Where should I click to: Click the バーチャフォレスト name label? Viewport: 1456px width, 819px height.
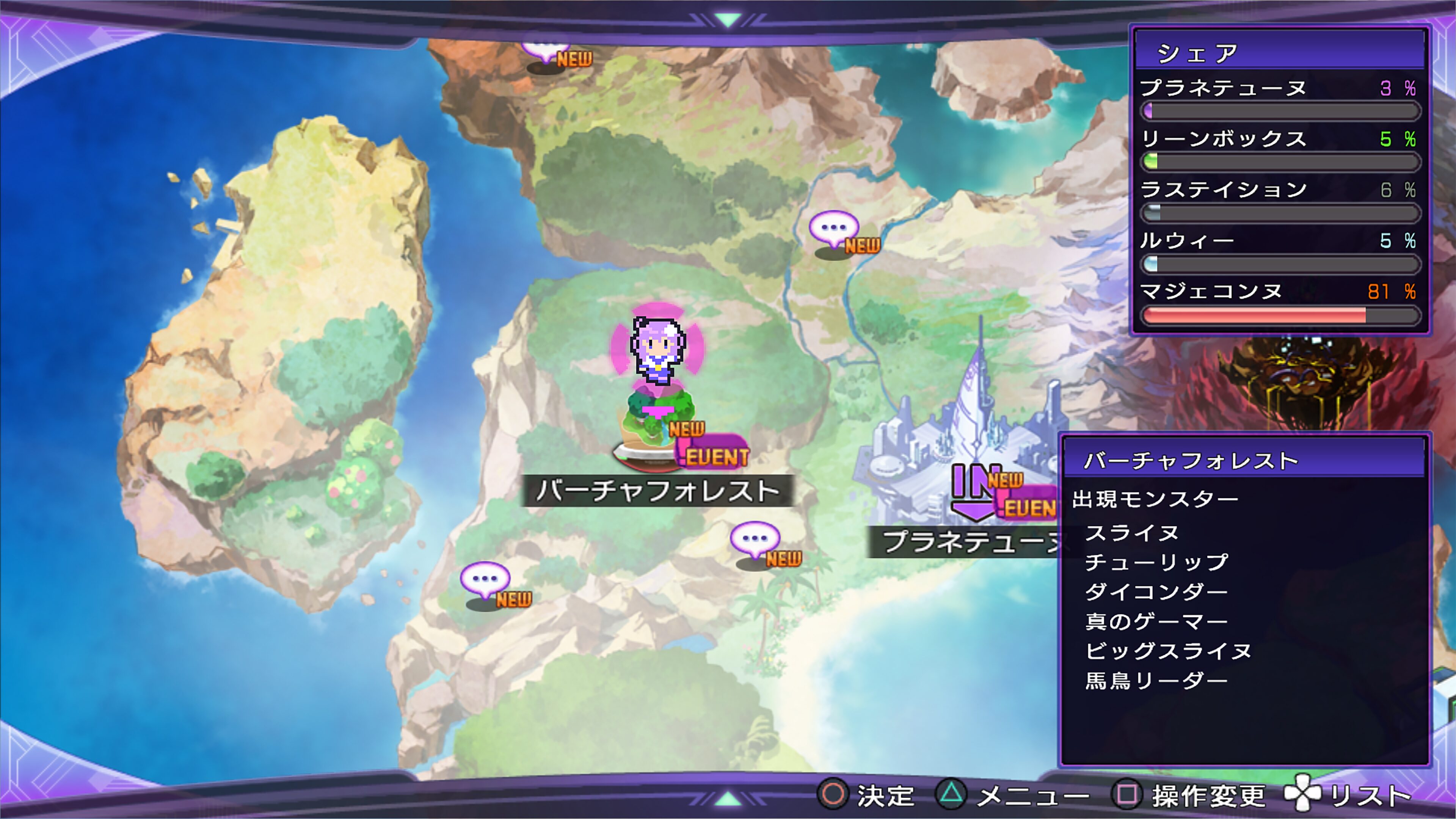point(657,491)
